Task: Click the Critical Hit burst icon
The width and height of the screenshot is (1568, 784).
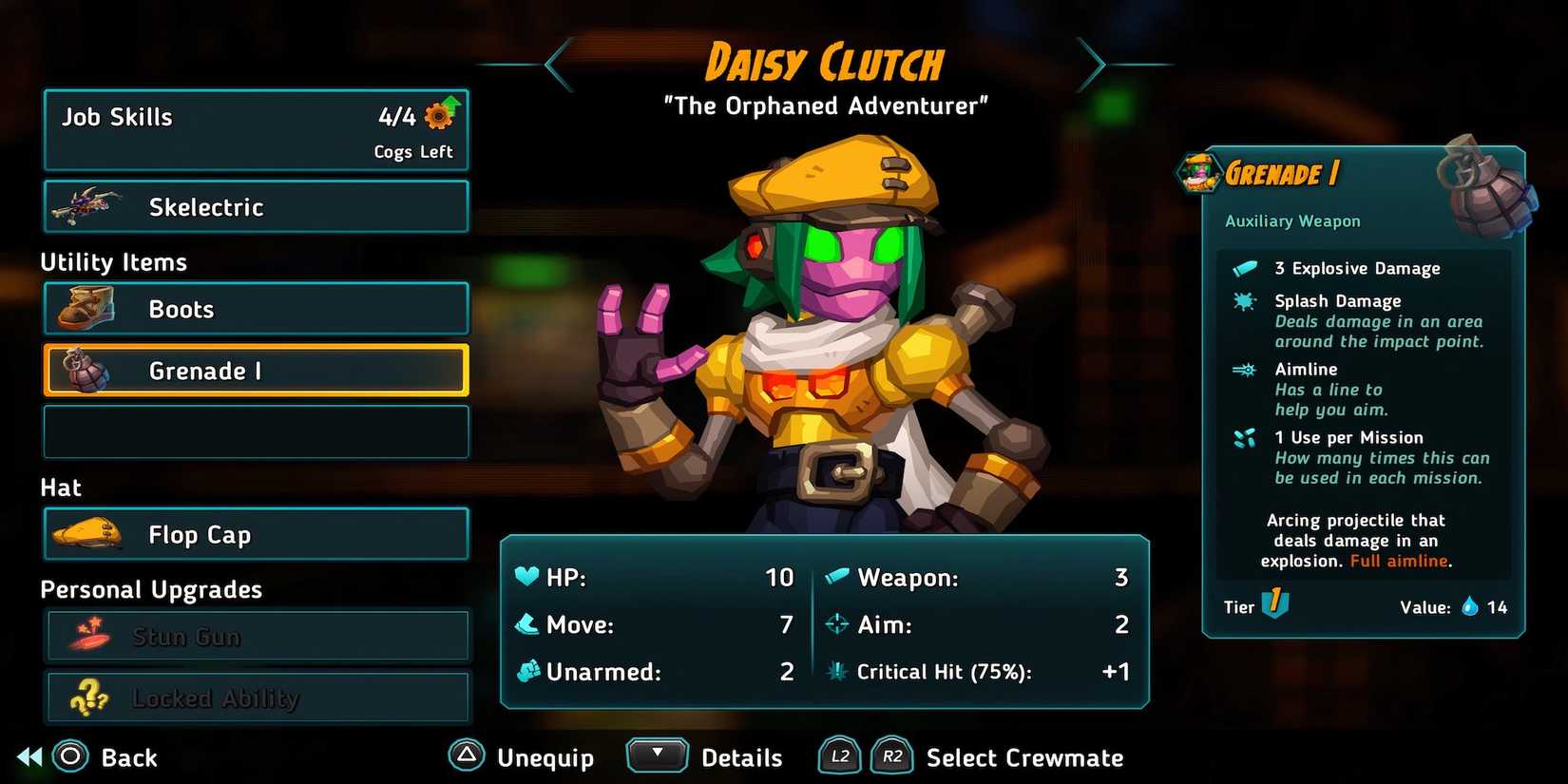Action: (837, 671)
